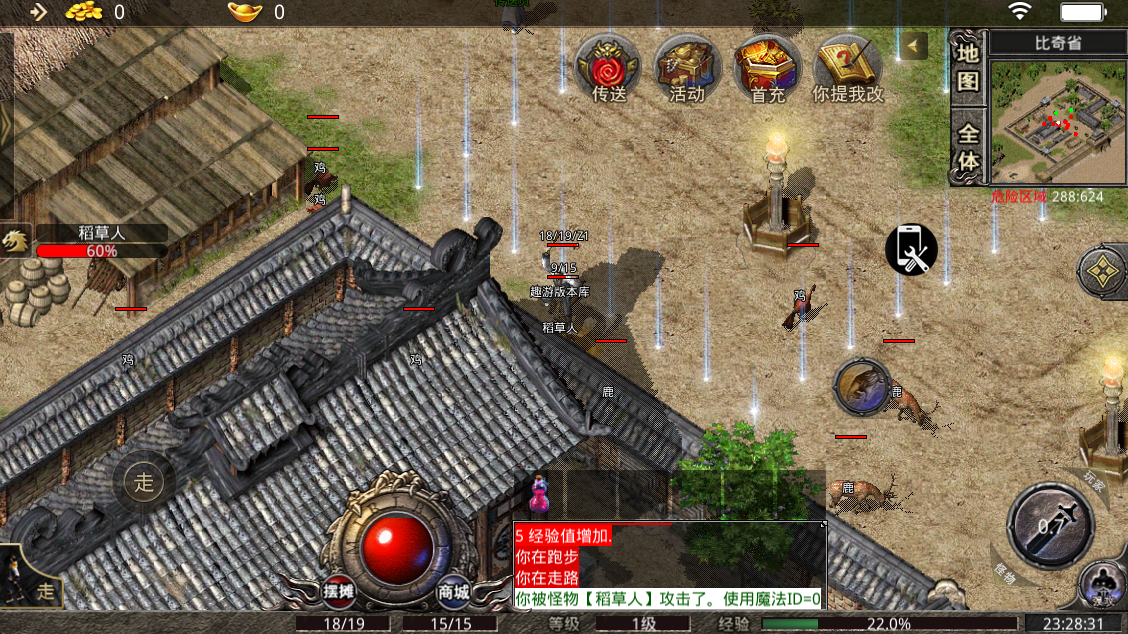The image size is (1128, 634).
Task: Attack with the sword button
Action: tap(1049, 526)
